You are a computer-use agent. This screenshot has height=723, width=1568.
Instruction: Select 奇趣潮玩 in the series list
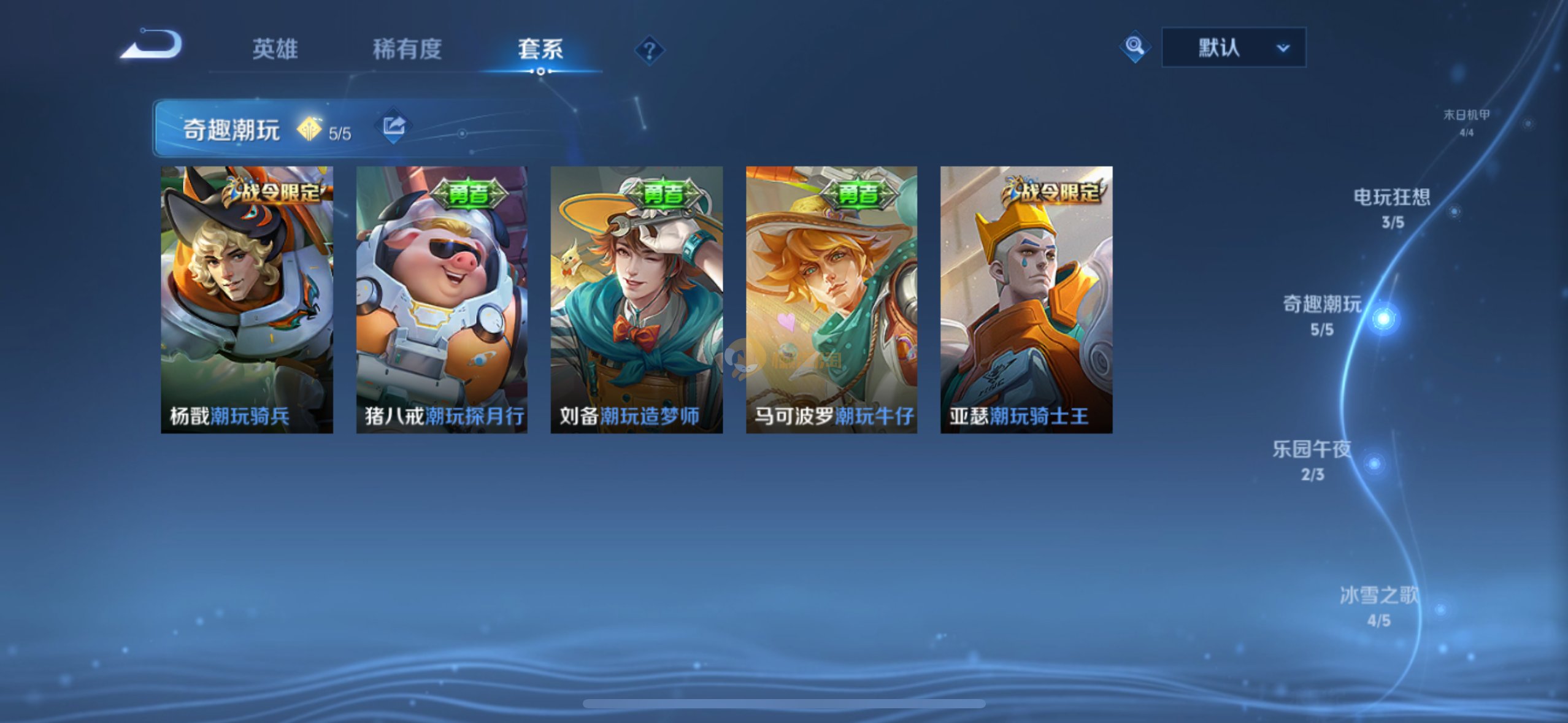1323,315
